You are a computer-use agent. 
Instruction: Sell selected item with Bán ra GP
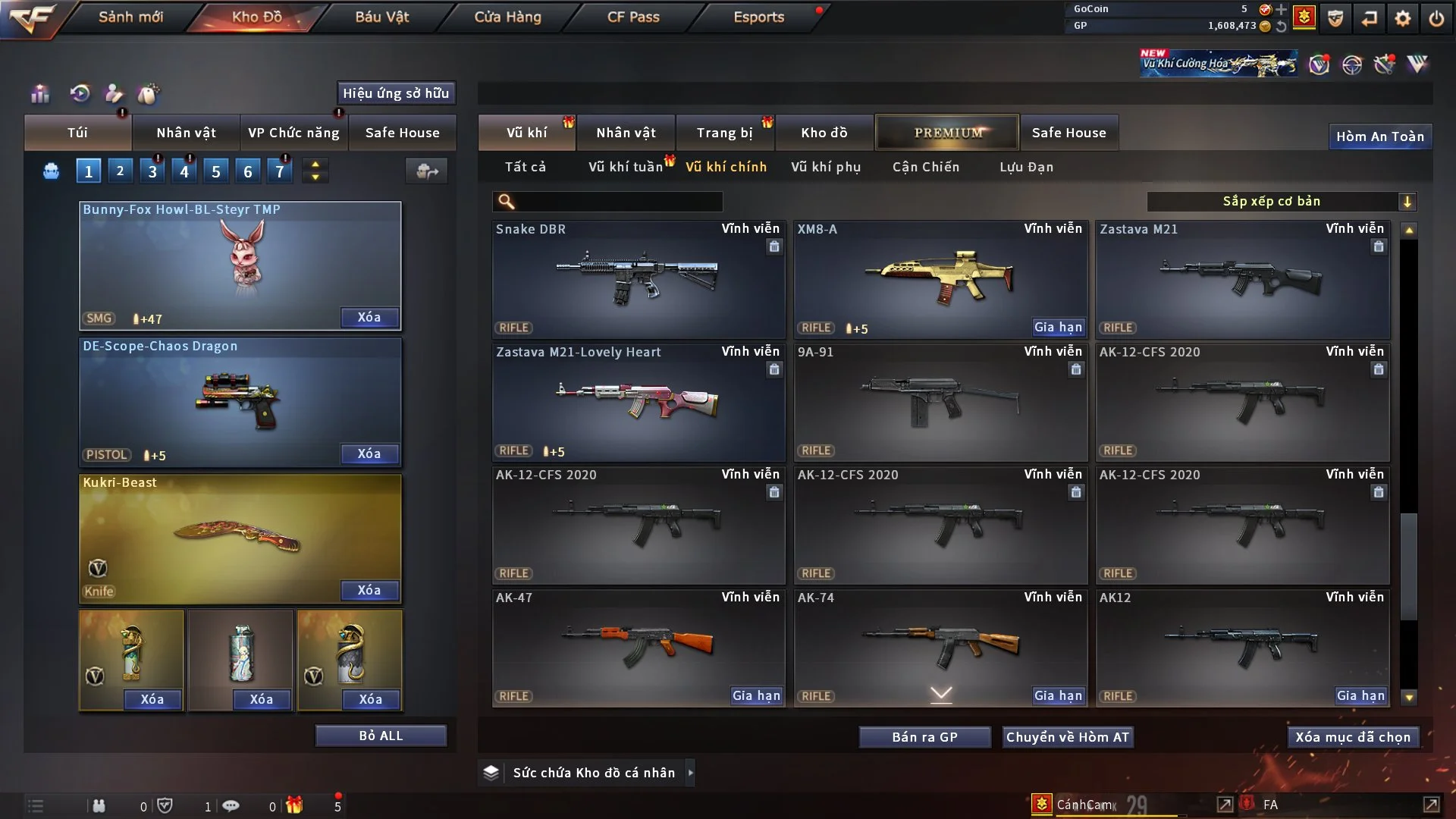pos(924,737)
